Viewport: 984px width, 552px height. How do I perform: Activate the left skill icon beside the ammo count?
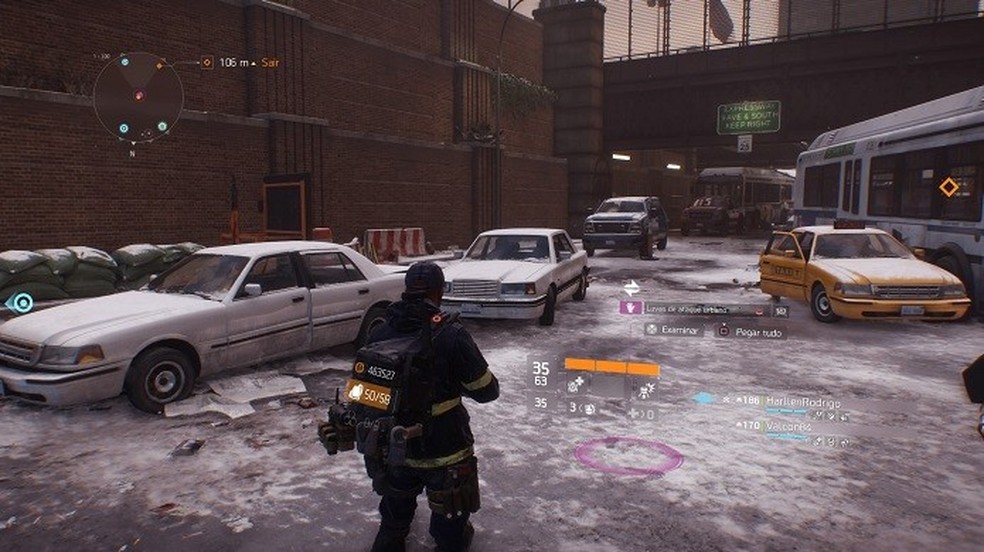pos(579,384)
